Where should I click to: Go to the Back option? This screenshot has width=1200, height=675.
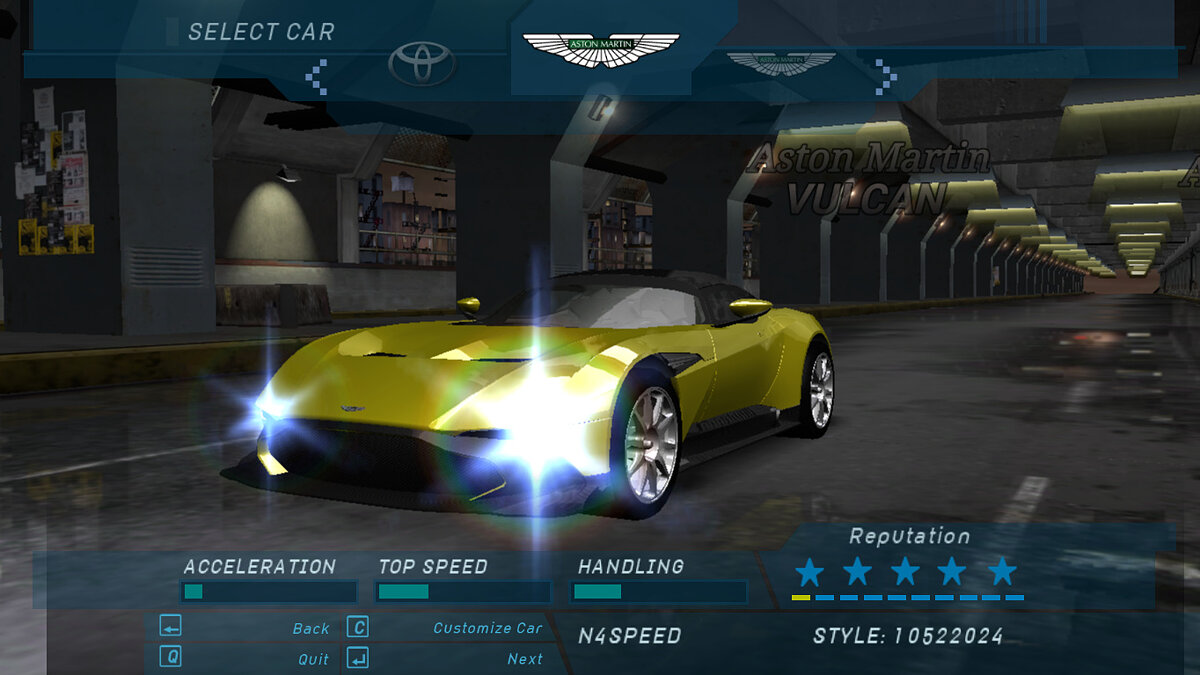310,628
